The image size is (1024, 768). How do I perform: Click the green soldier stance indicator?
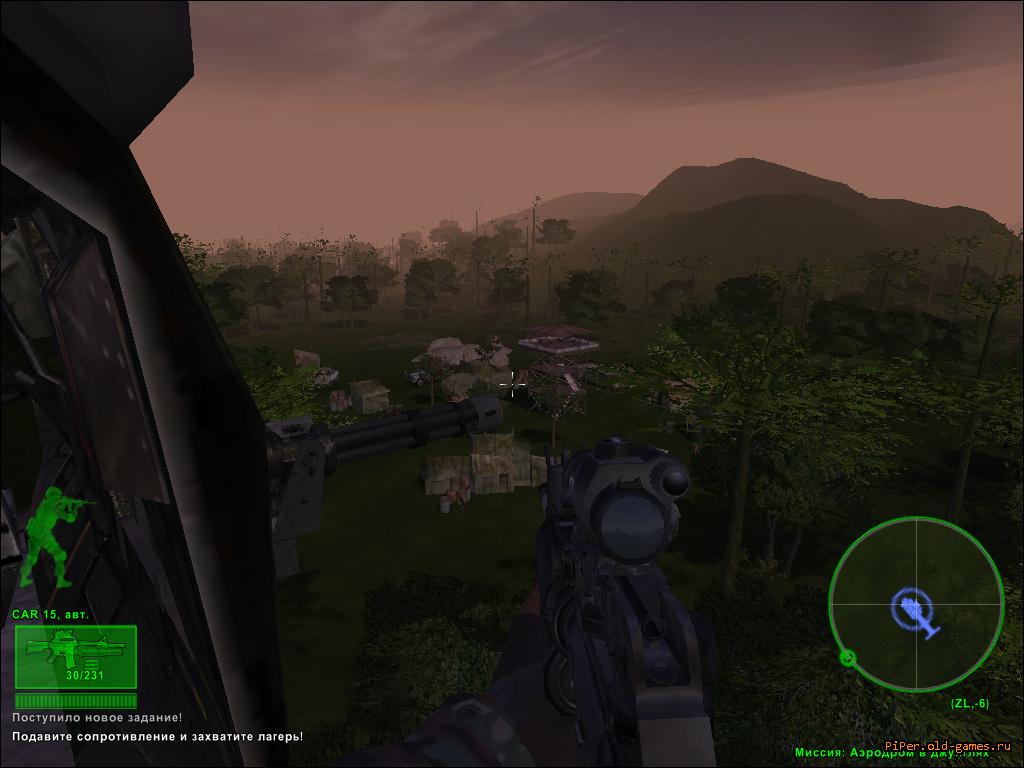coord(50,540)
